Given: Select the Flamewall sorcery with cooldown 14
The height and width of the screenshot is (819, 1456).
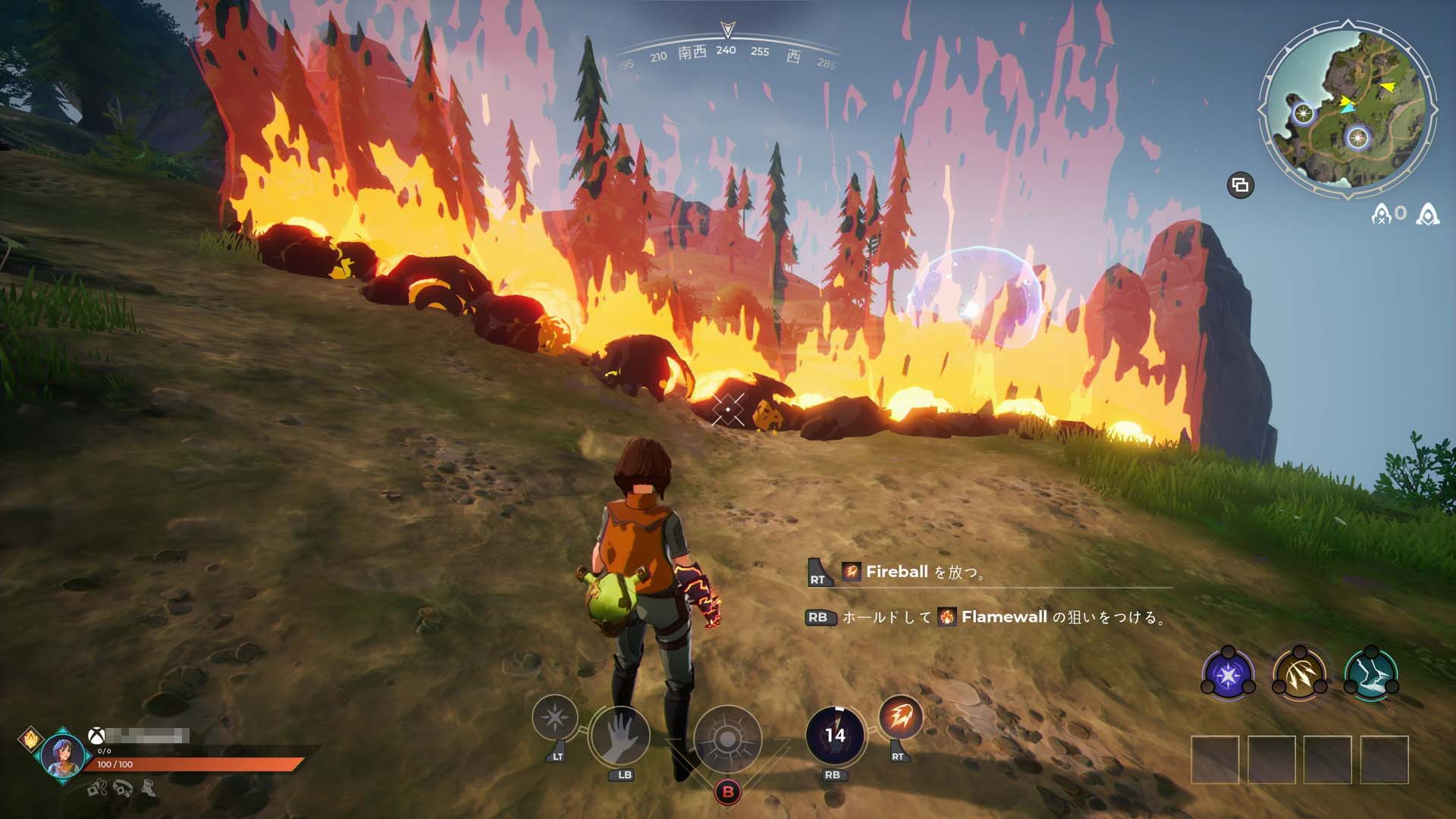Looking at the screenshot, I should [835, 735].
